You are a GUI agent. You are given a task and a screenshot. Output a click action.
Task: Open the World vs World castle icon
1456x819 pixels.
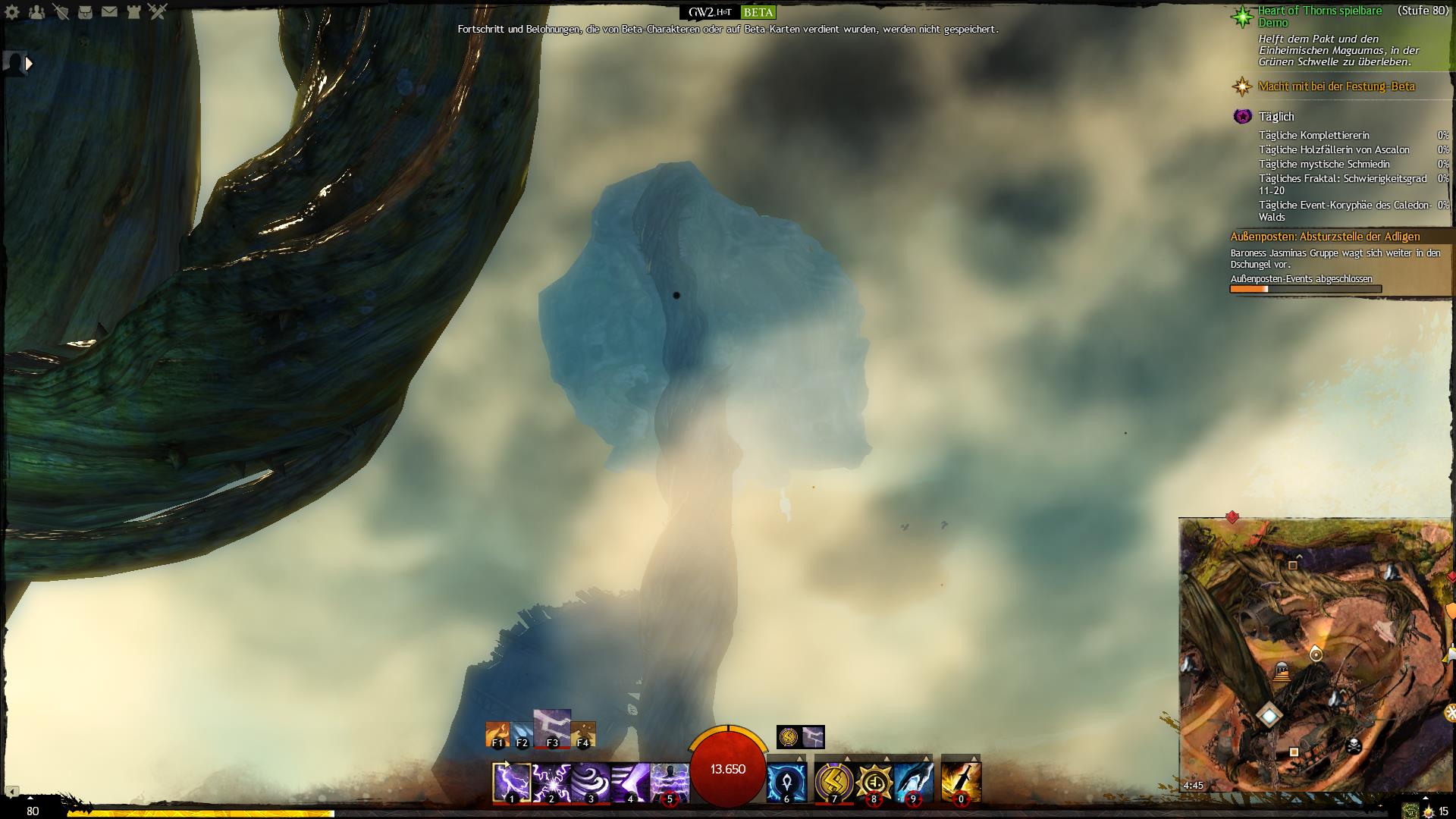click(x=133, y=12)
